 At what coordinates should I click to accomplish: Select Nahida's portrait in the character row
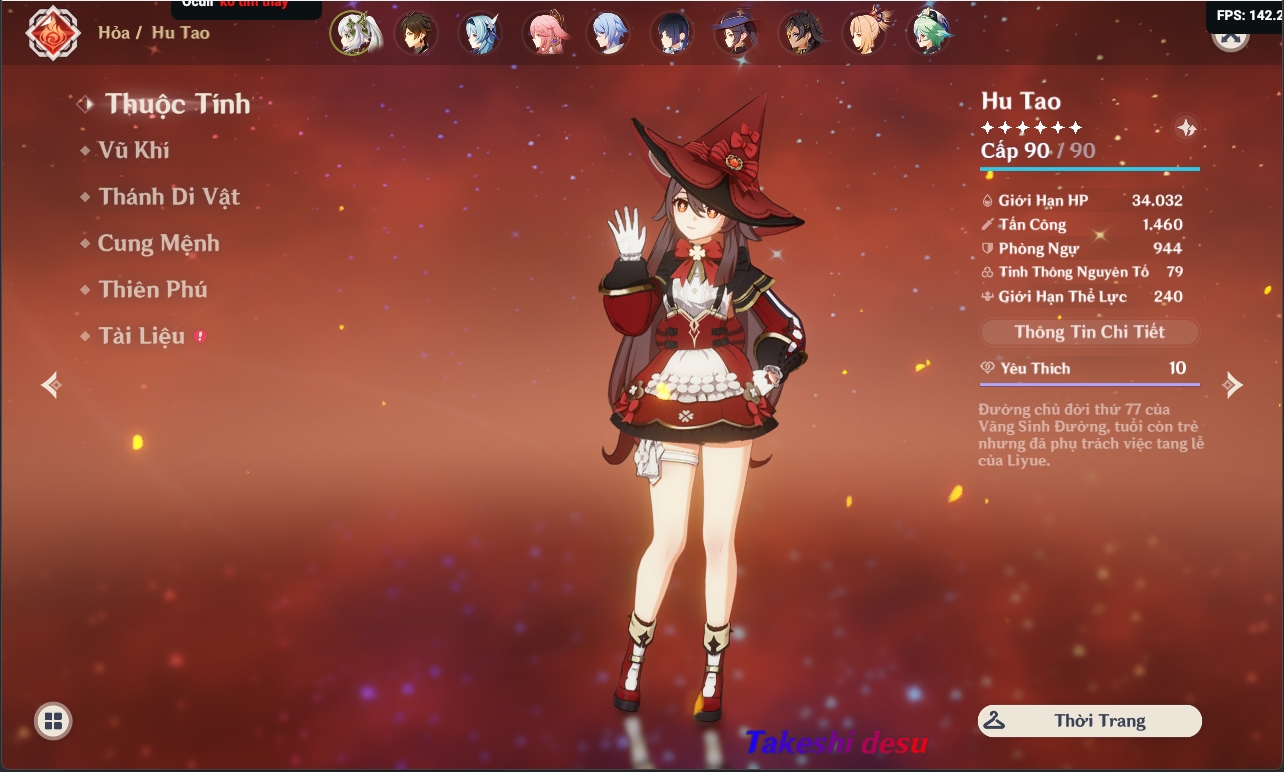click(354, 33)
